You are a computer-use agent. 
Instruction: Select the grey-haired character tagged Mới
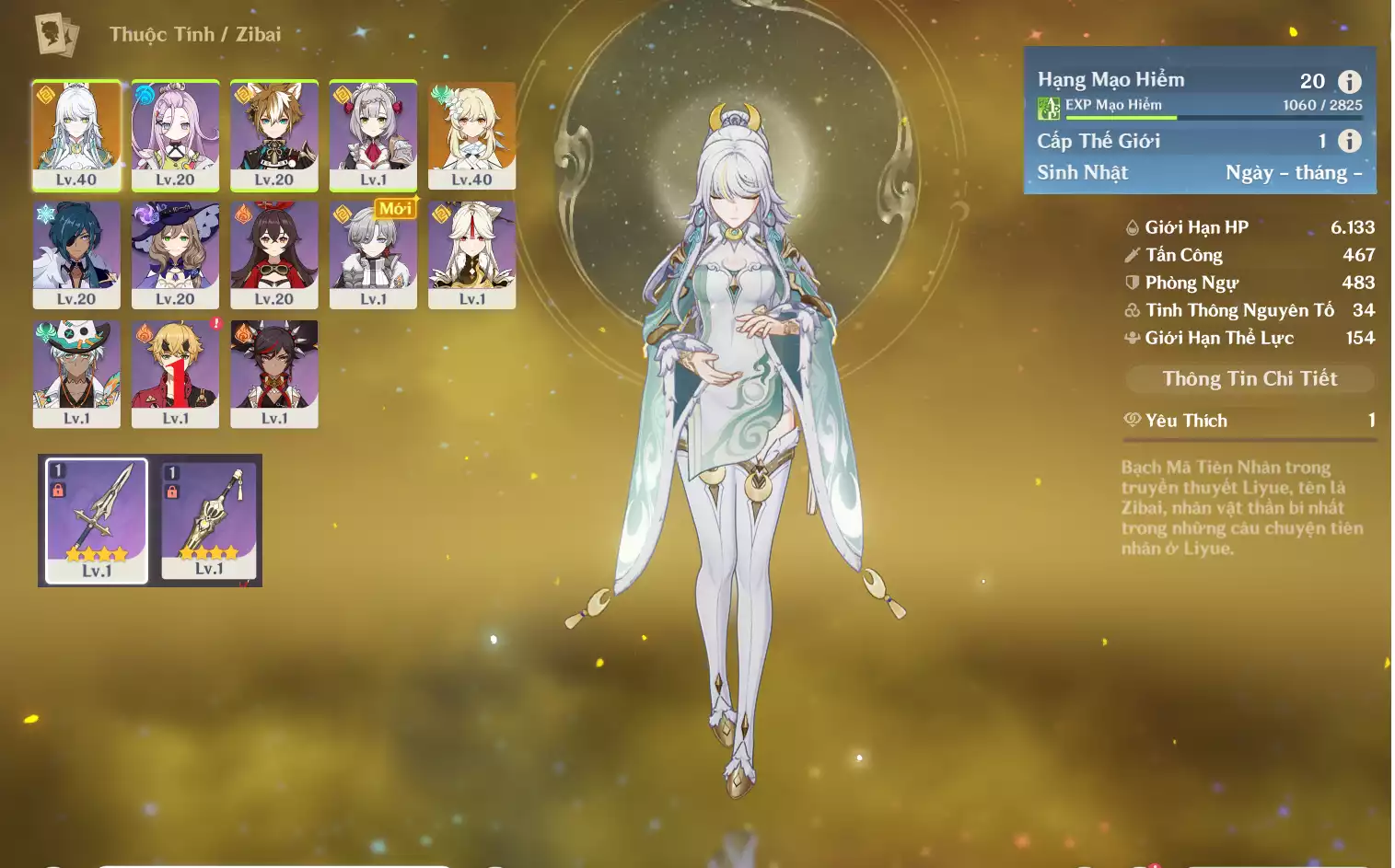point(373,254)
